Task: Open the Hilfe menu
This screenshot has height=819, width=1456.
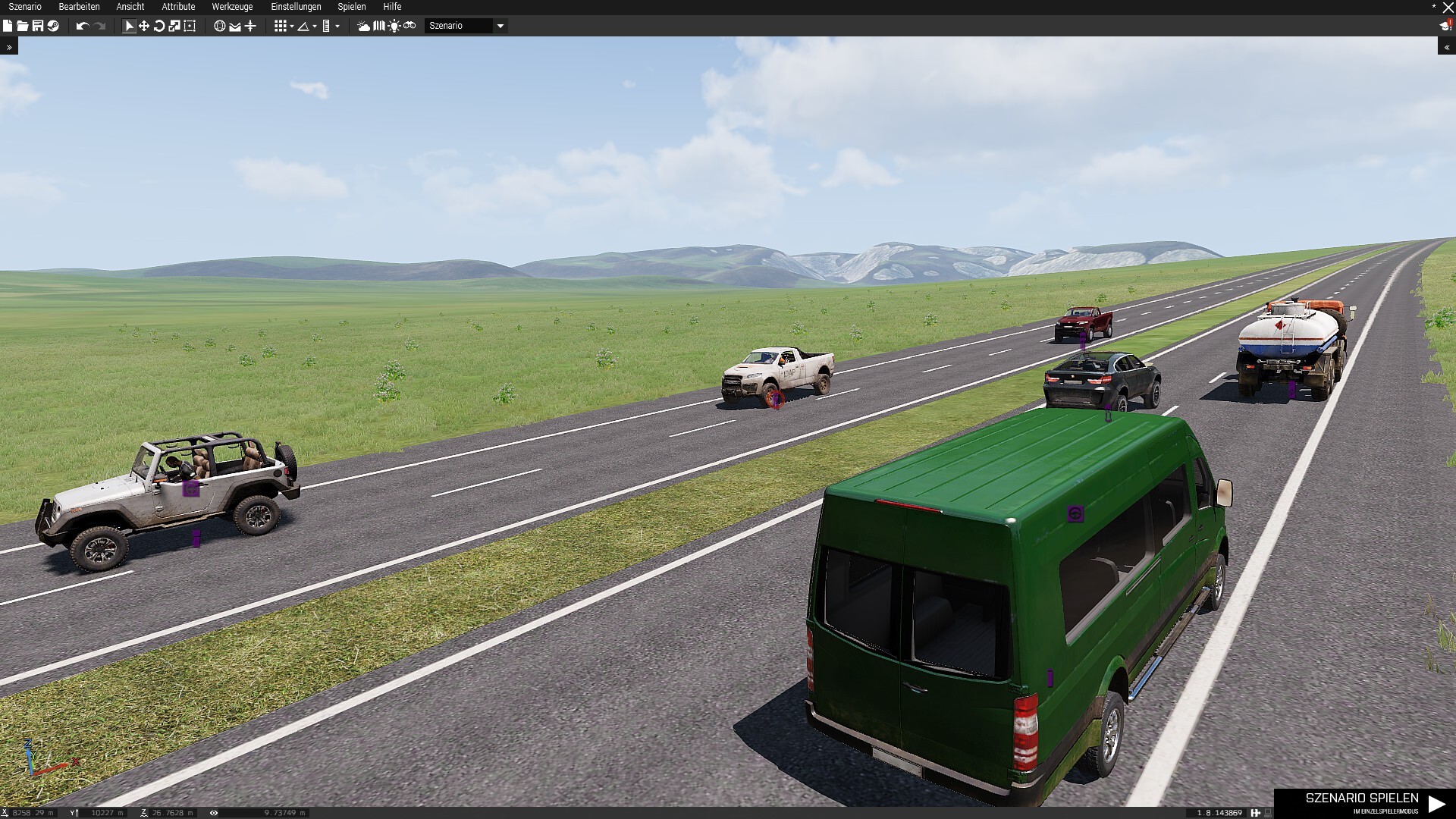Action: tap(392, 7)
